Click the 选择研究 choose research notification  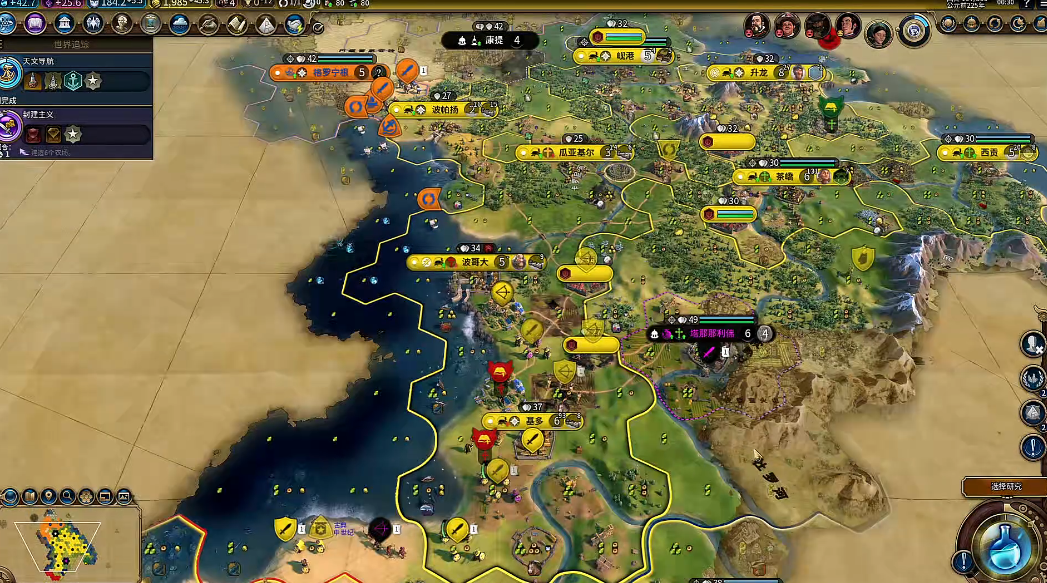click(x=1003, y=487)
